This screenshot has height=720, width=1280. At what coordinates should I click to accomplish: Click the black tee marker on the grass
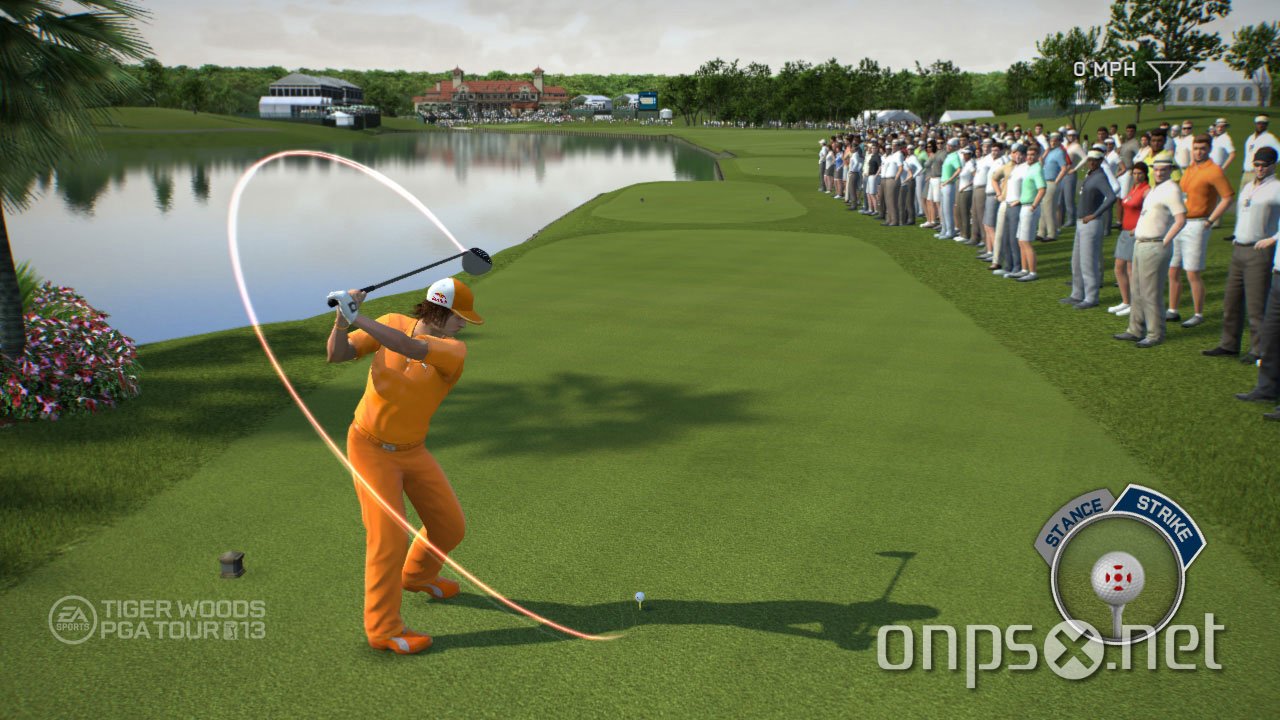[x=229, y=563]
